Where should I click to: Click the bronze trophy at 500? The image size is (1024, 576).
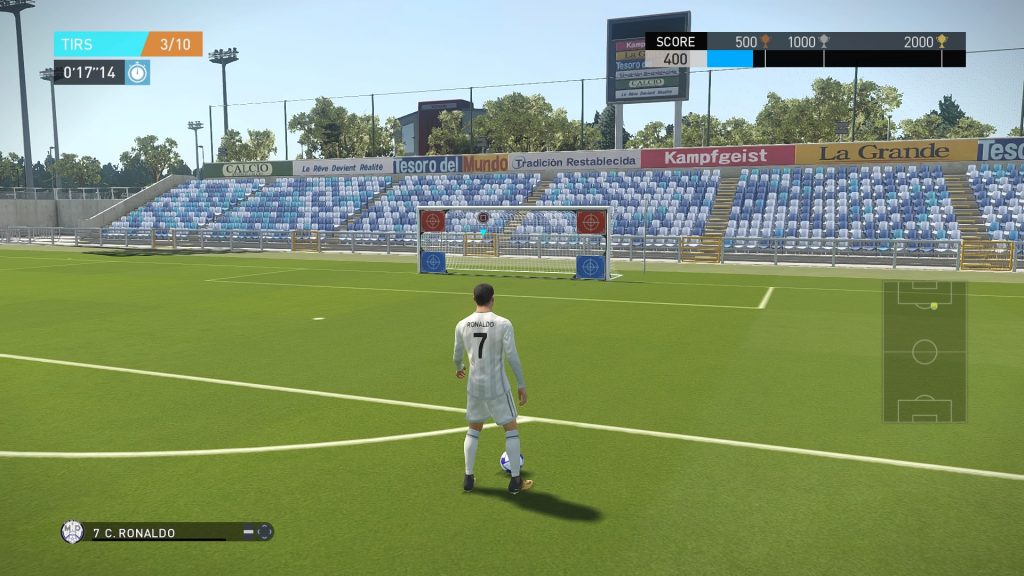[765, 41]
